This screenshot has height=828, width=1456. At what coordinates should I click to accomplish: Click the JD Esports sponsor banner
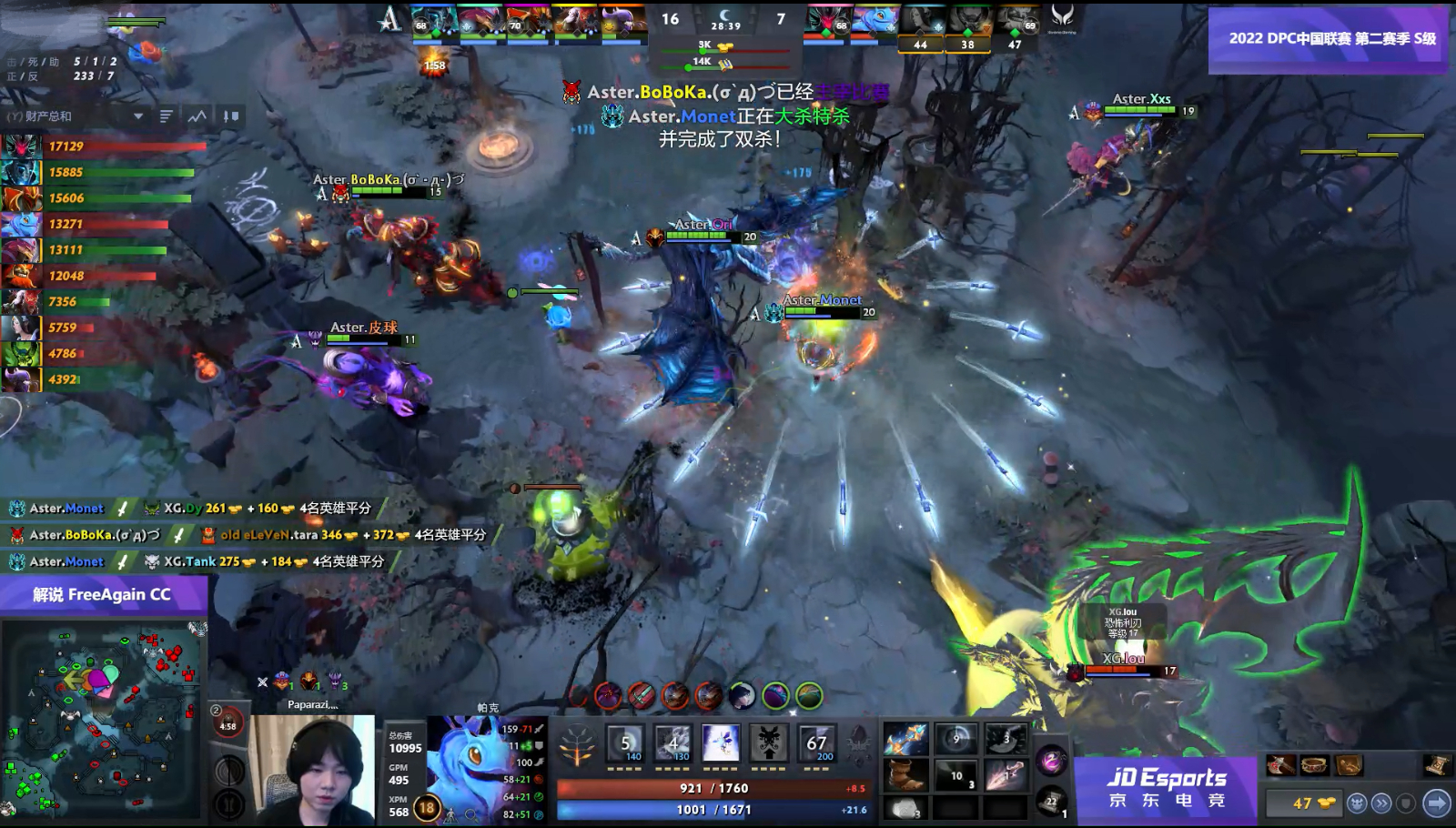tap(1166, 788)
